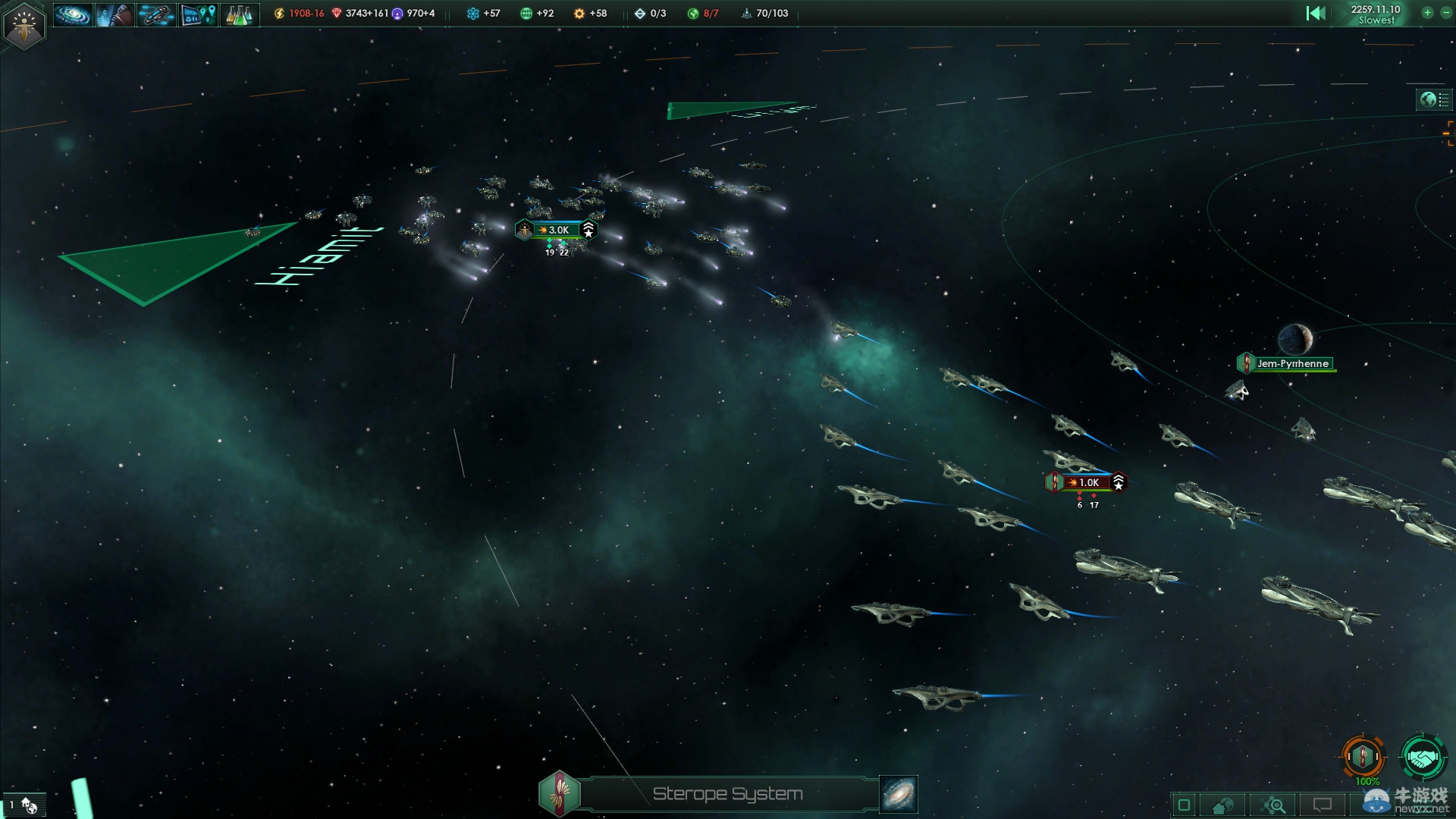Open the research flasks icon
1456x819 pixels.
[239, 14]
